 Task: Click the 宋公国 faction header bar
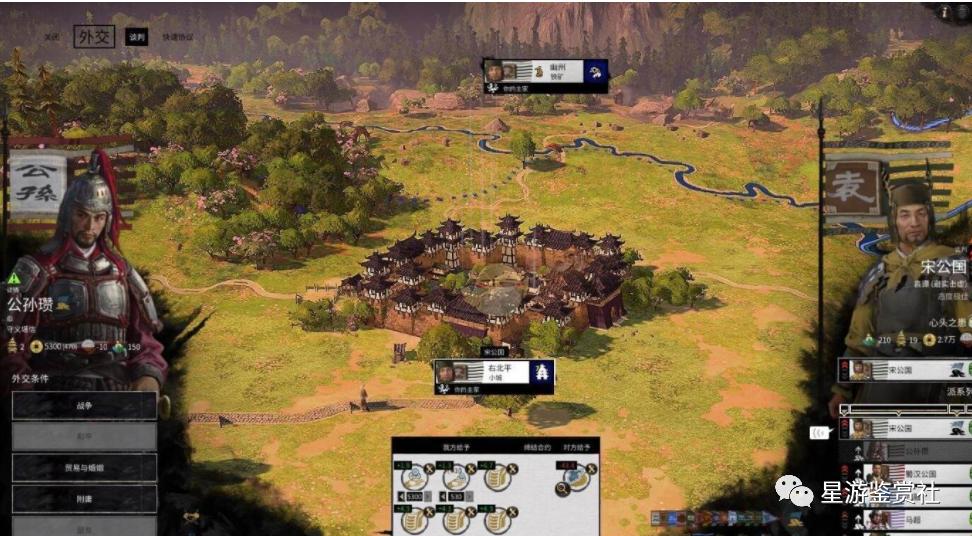[905, 370]
